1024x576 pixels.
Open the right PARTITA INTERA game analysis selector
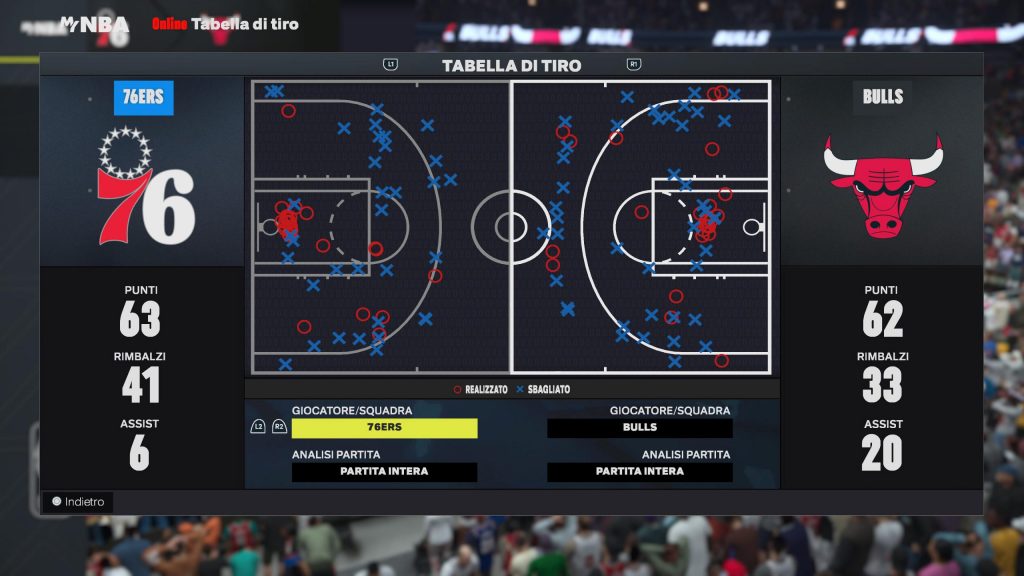click(x=640, y=472)
